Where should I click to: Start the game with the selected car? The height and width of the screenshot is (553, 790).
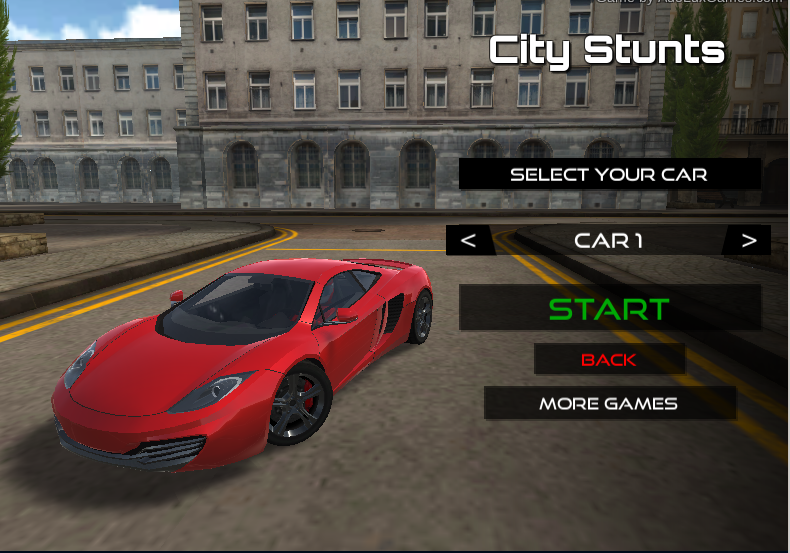(x=609, y=308)
